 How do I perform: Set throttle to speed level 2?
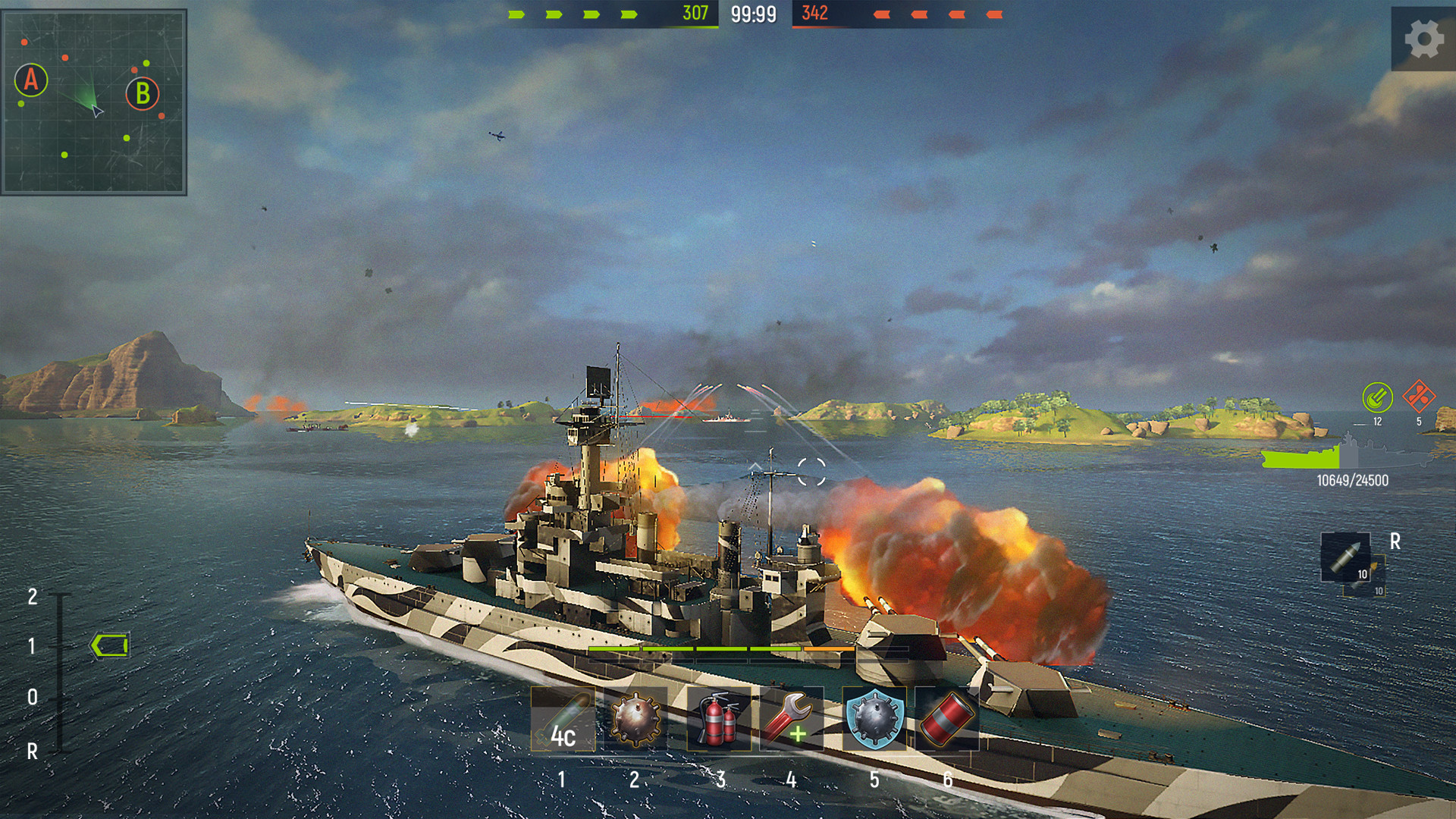tap(33, 597)
